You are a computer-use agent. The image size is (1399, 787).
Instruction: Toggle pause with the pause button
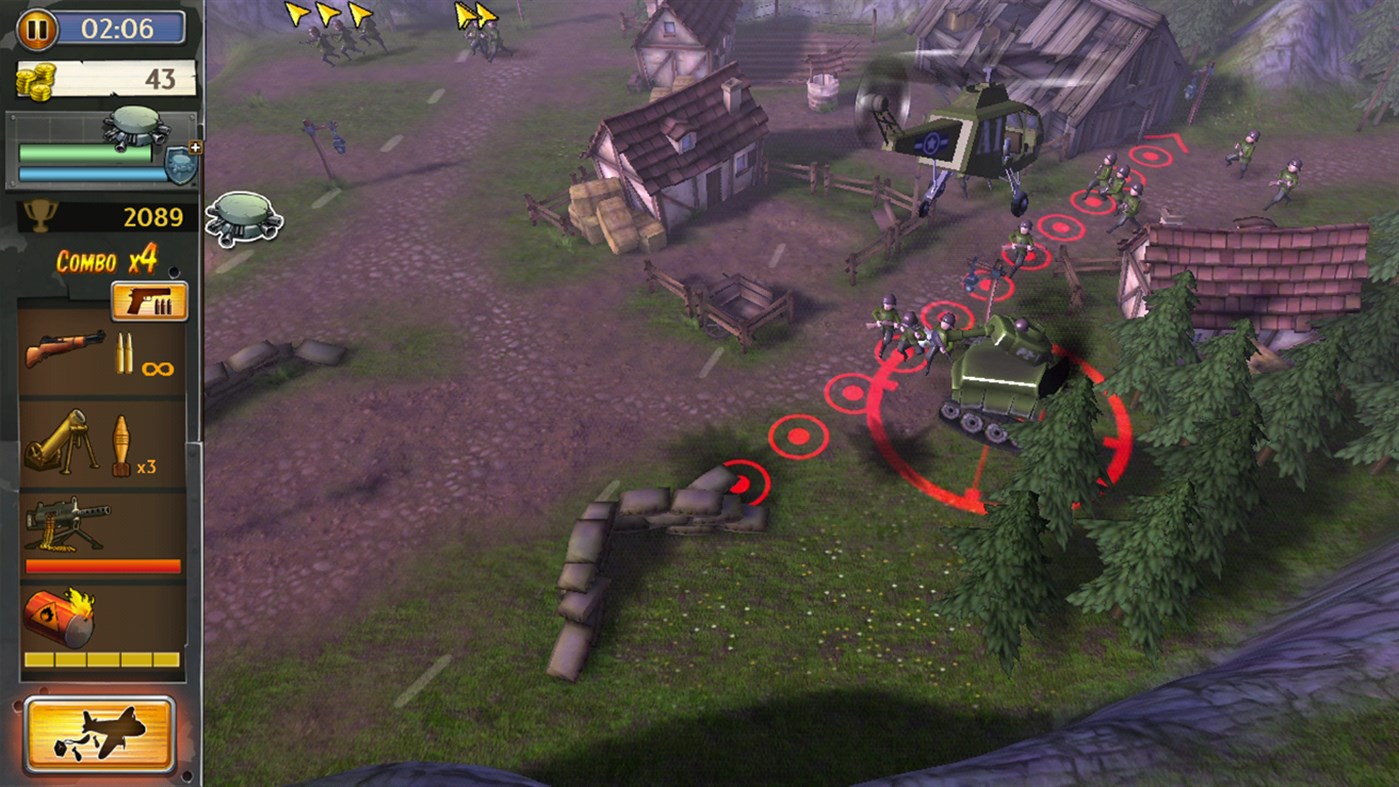[x=37, y=28]
